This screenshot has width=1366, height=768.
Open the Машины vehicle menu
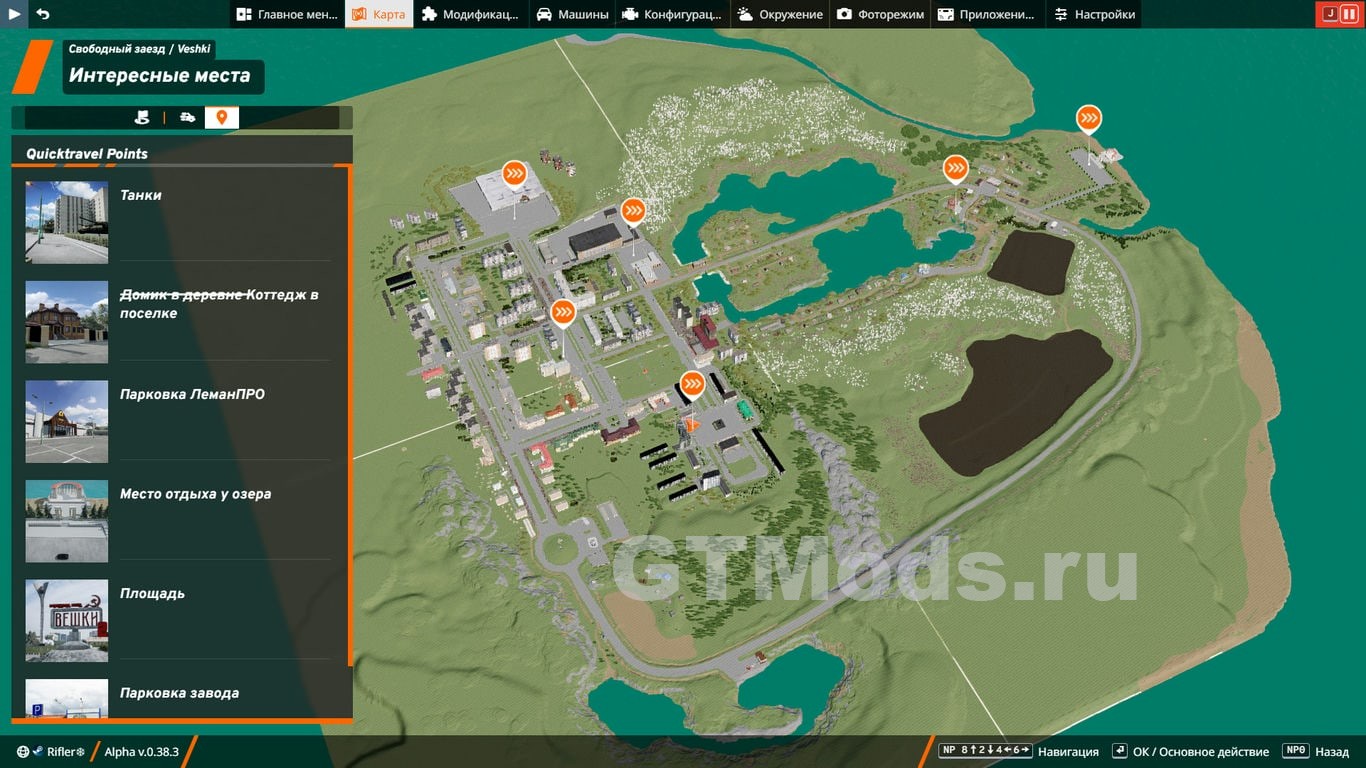click(572, 14)
